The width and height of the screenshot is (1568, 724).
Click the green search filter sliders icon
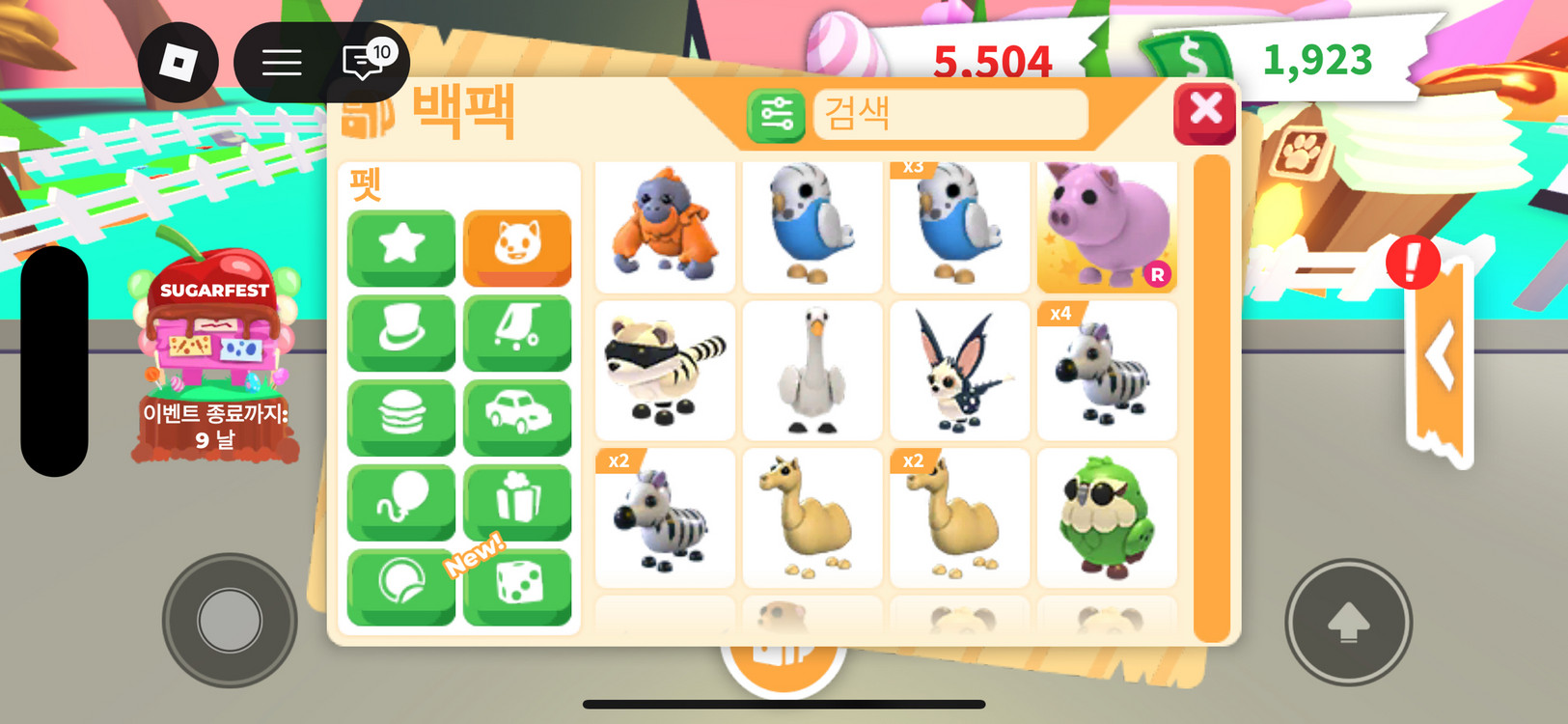click(774, 115)
